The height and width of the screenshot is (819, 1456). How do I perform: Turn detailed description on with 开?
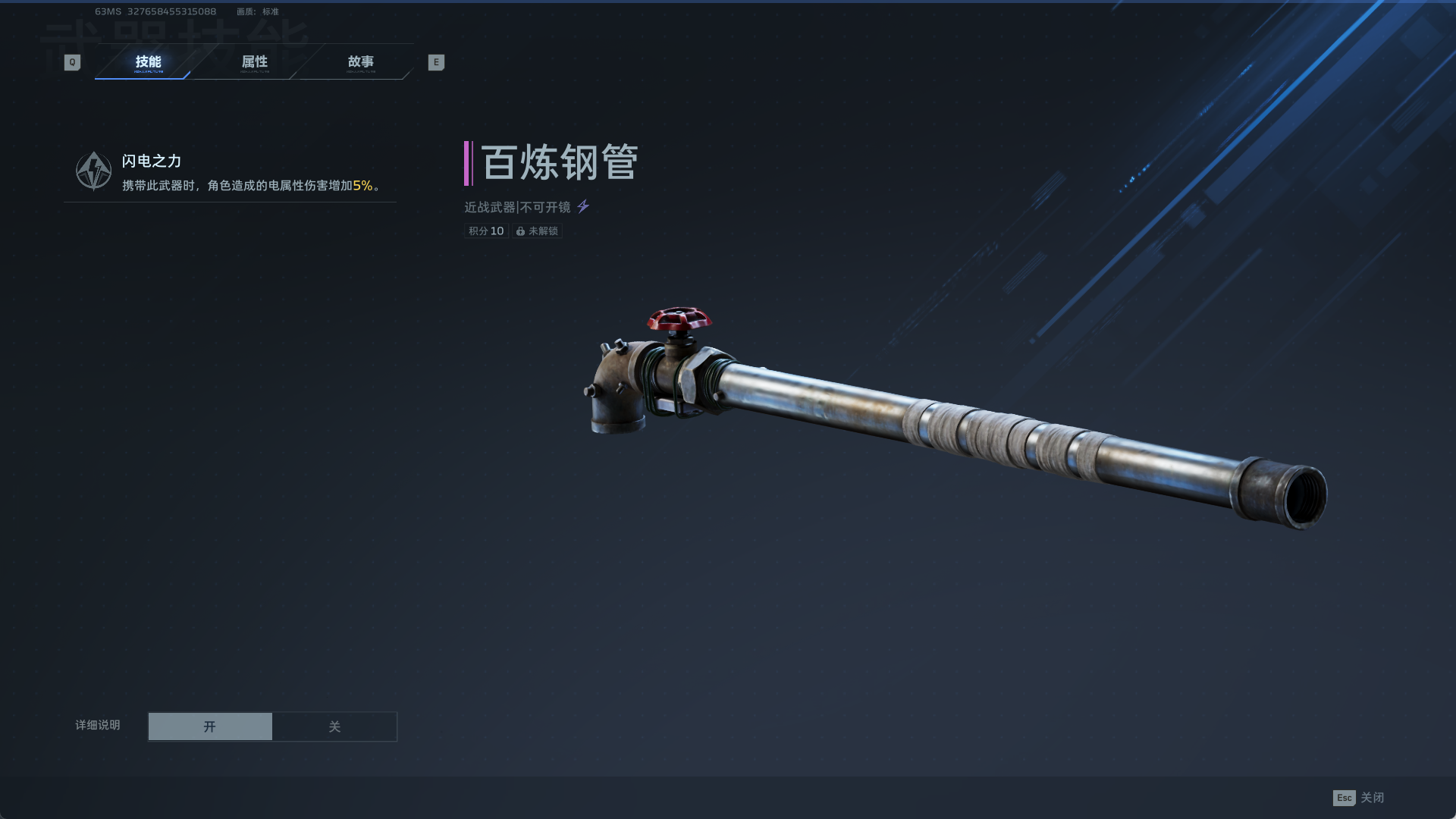click(210, 726)
